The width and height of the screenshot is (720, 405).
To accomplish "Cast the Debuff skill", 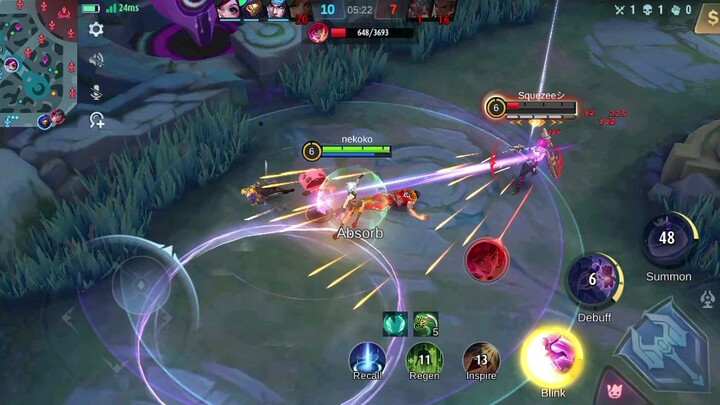I will [593, 279].
